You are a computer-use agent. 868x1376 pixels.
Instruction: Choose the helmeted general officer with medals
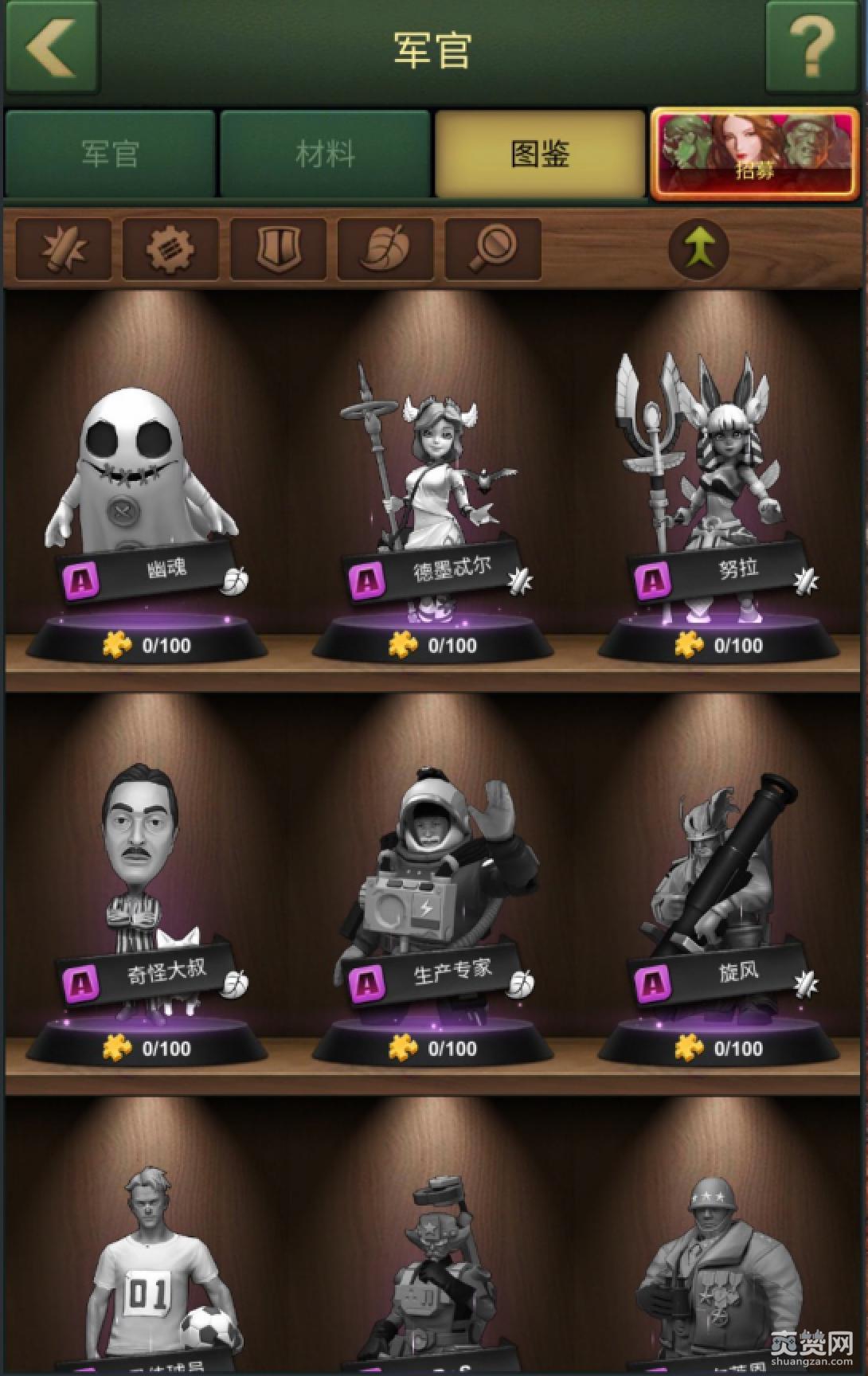[718, 1274]
